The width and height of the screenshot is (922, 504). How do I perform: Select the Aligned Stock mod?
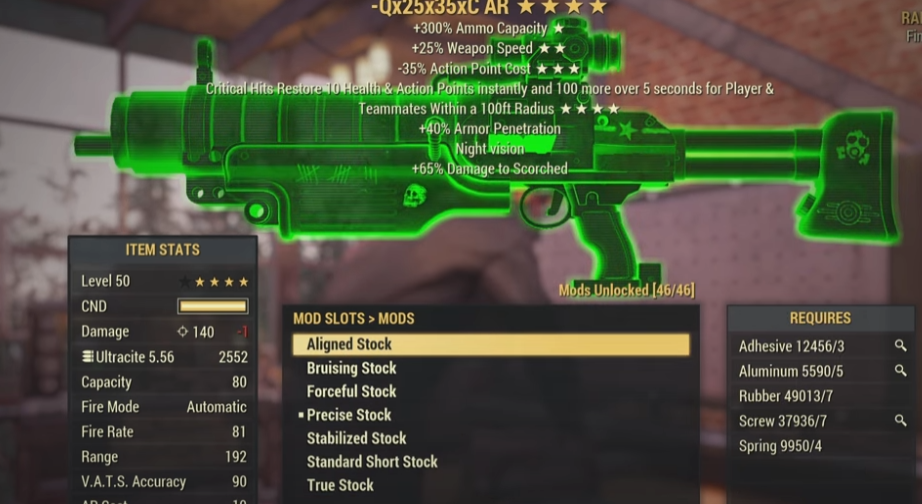[x=349, y=344]
